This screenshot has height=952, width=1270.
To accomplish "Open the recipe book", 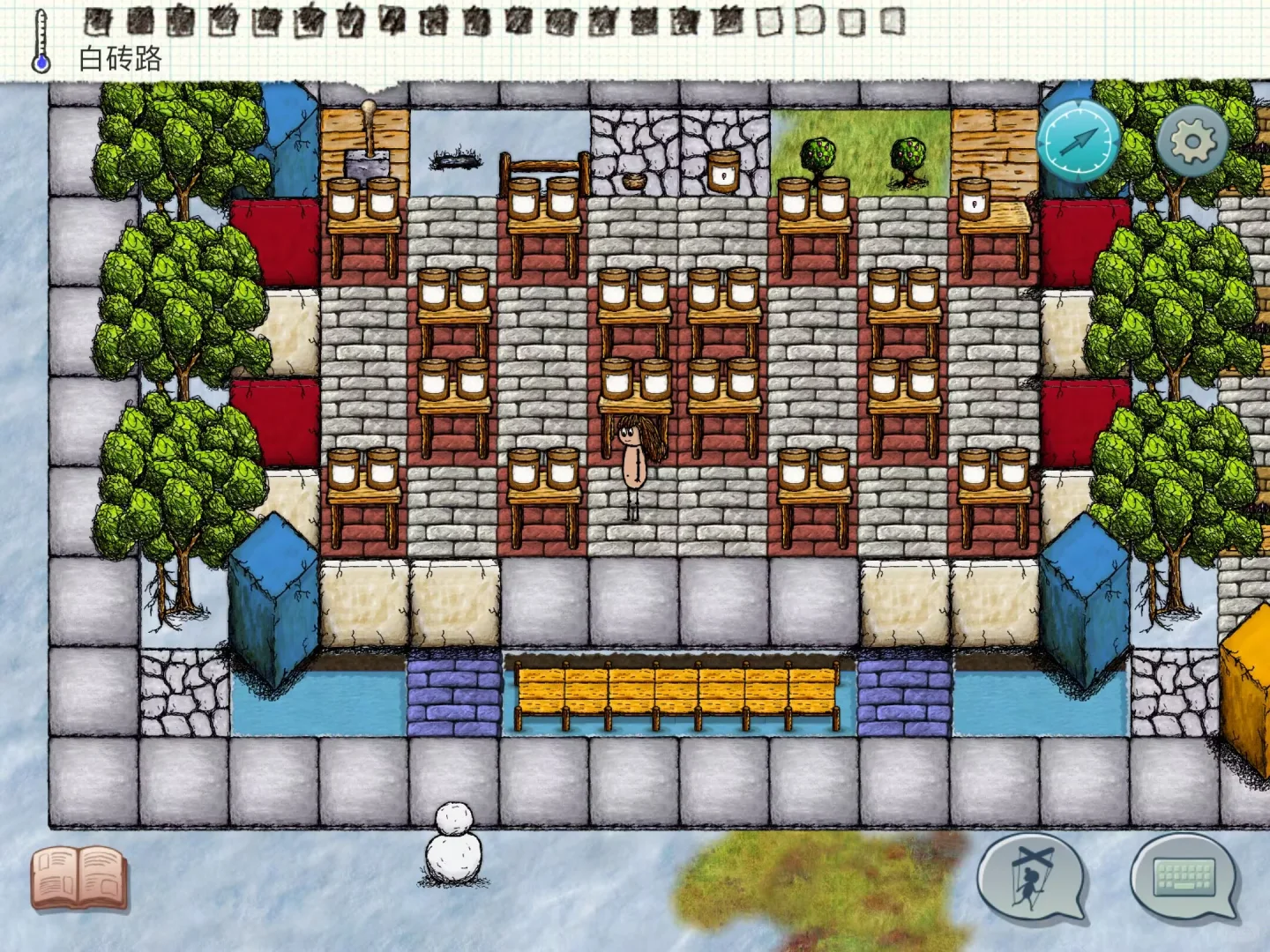I will point(78,877).
